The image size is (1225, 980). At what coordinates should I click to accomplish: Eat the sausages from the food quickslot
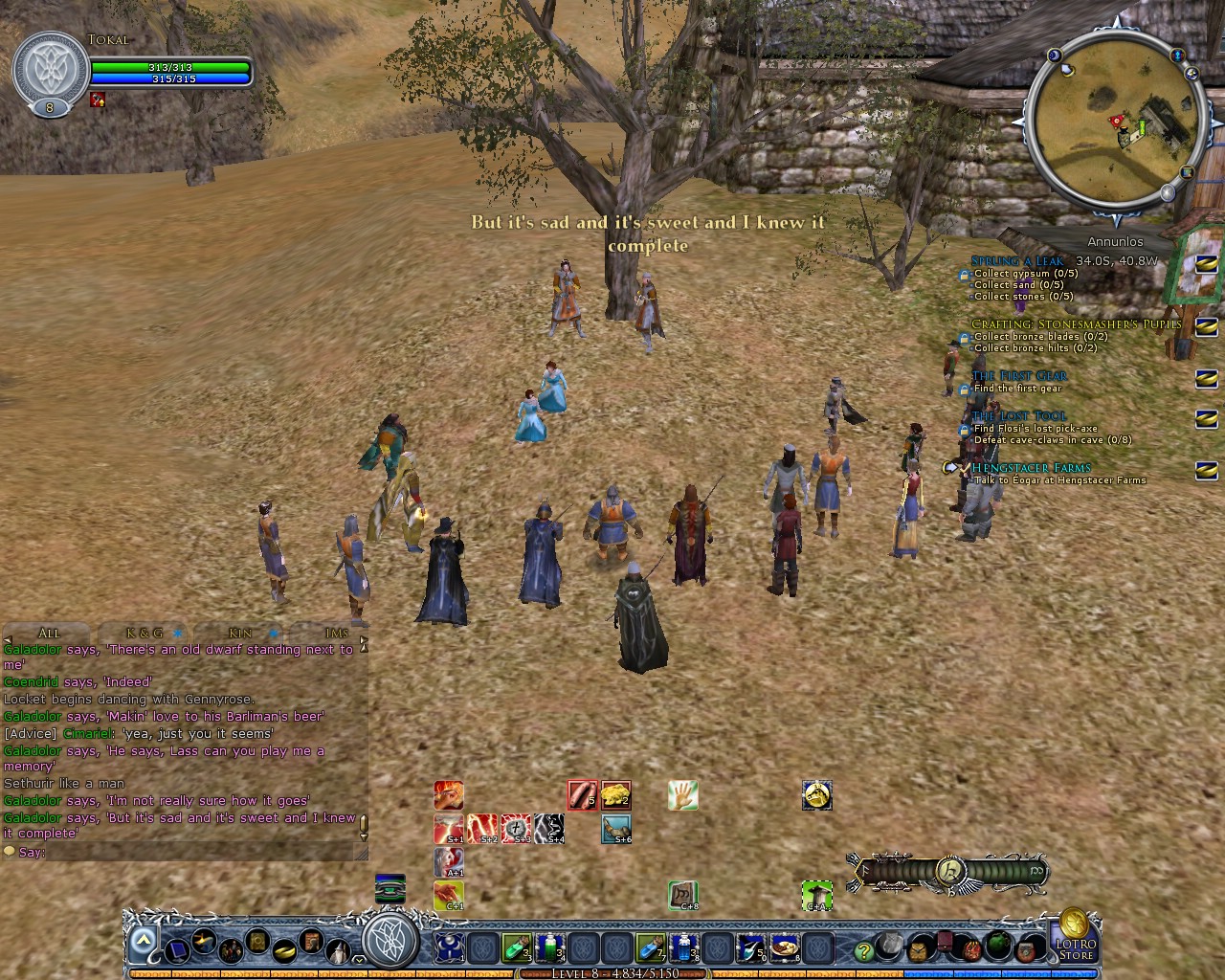click(x=581, y=794)
